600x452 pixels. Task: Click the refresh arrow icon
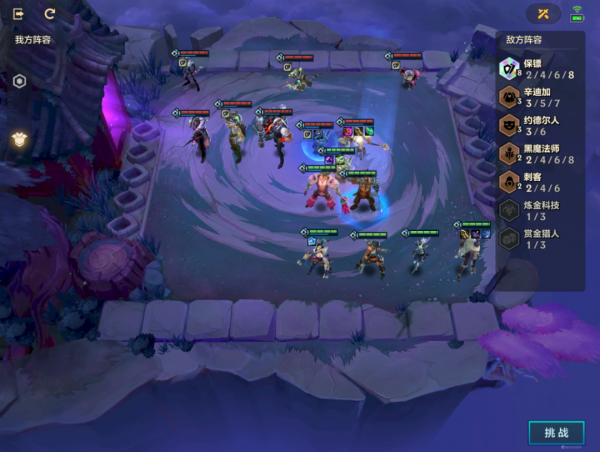pyautogui.click(x=50, y=14)
